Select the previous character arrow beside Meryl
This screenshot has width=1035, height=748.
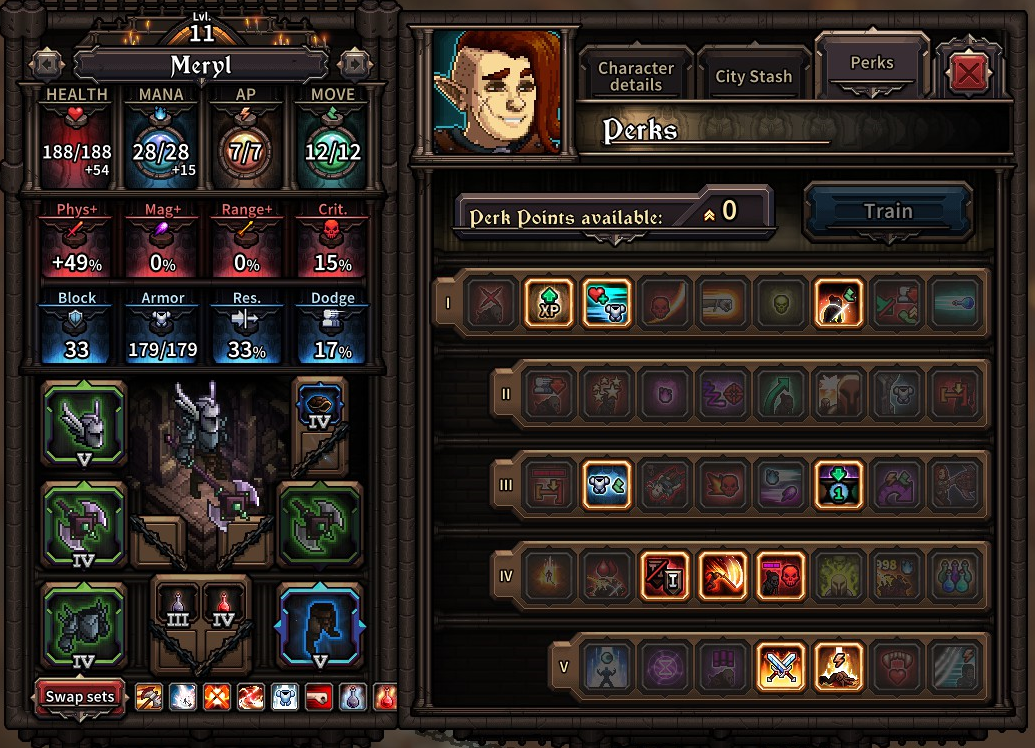46,65
